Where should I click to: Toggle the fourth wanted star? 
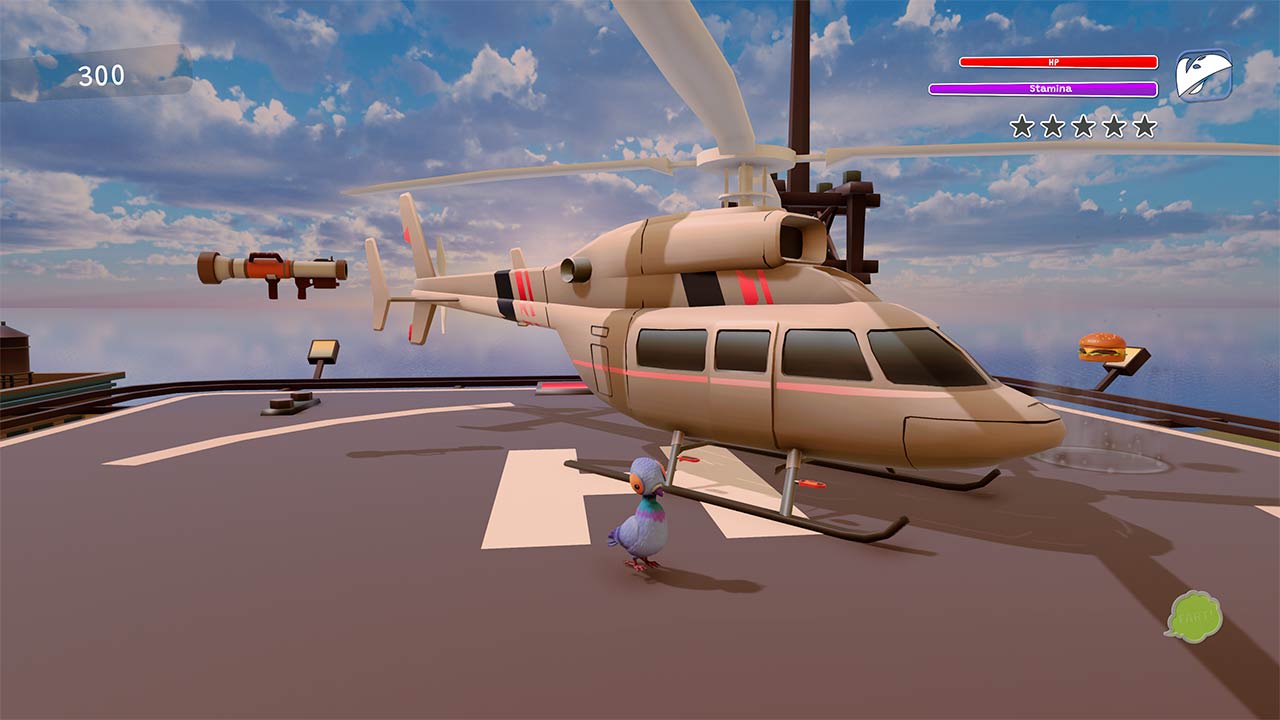[x=1113, y=126]
